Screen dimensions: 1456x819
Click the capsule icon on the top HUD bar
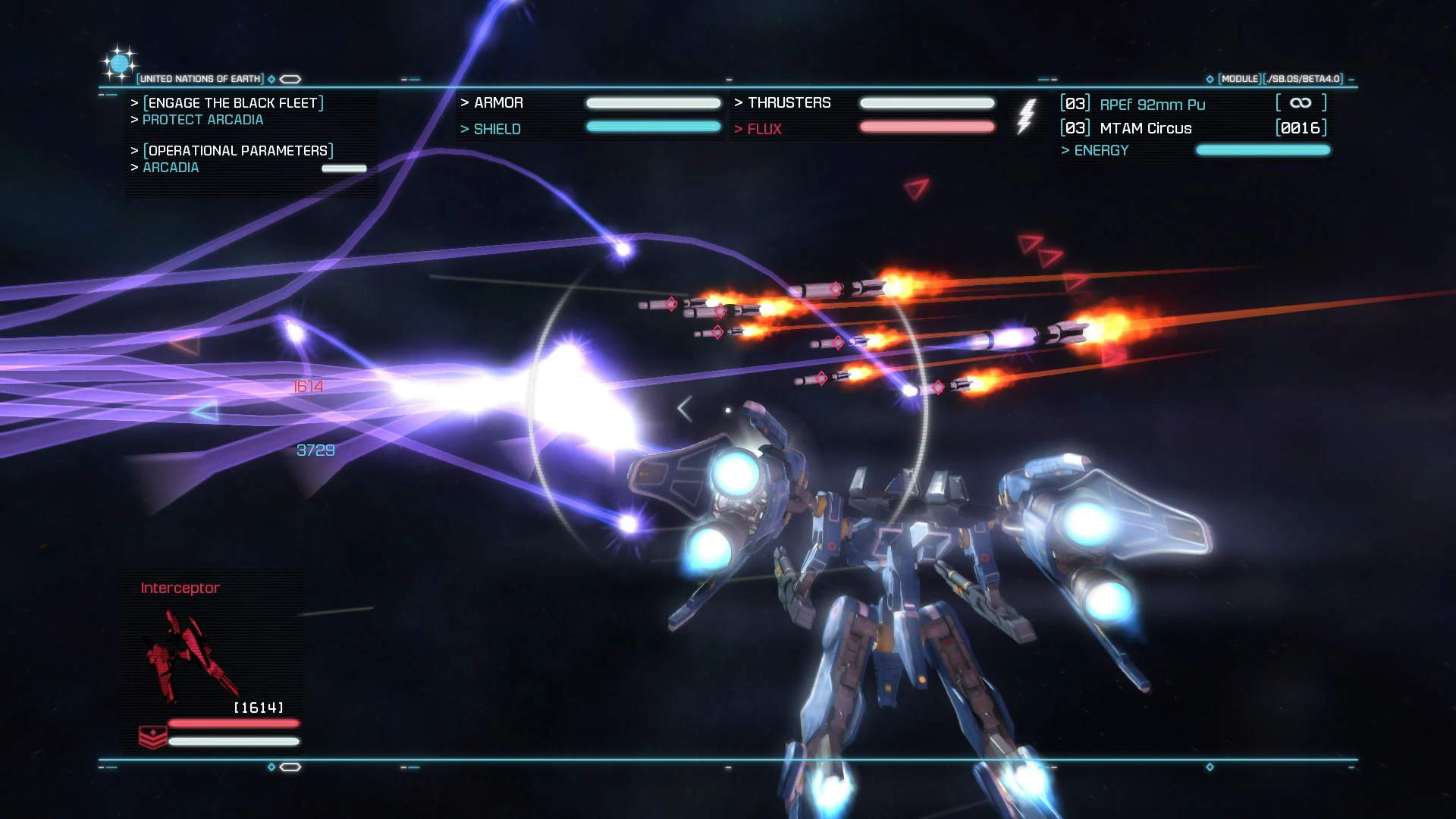coord(290,79)
